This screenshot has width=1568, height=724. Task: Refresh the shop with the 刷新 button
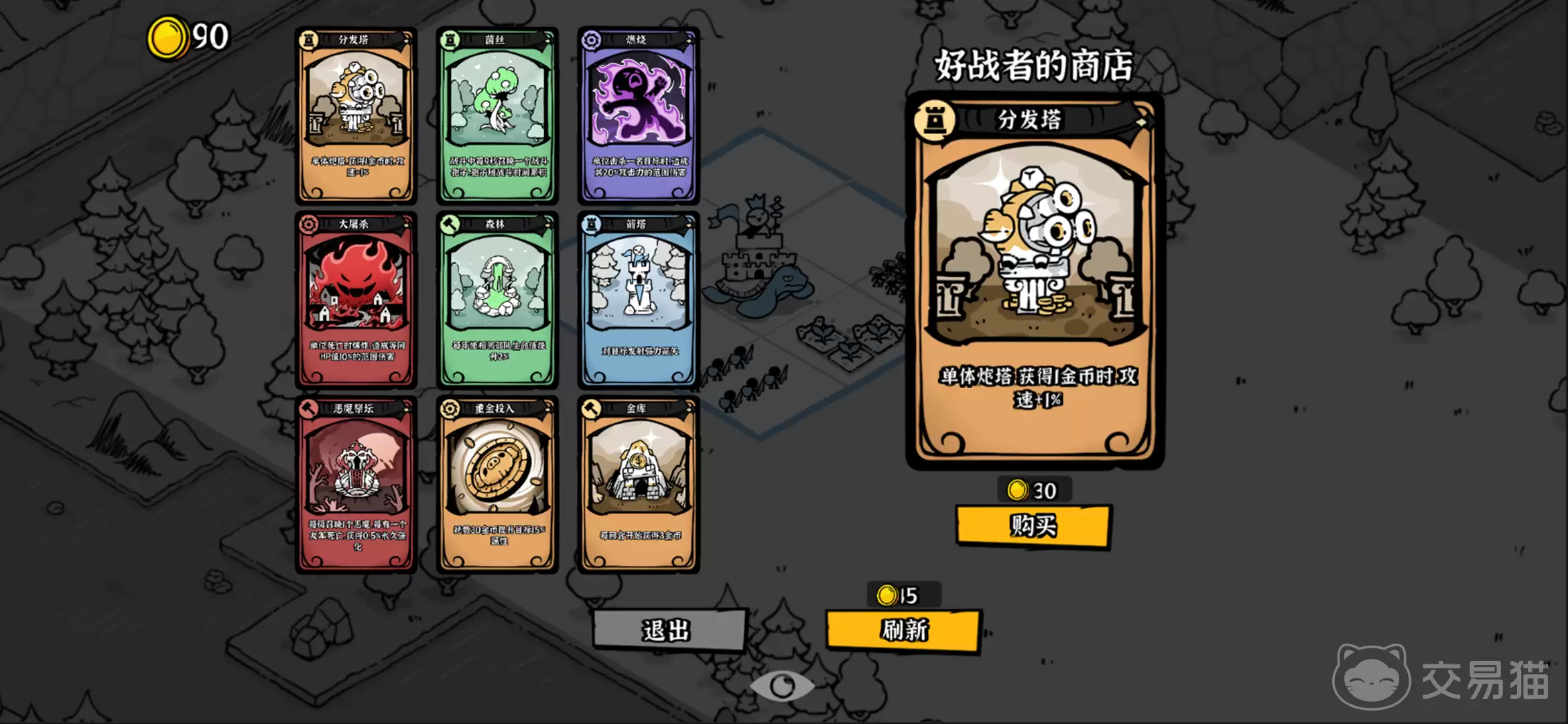904,630
